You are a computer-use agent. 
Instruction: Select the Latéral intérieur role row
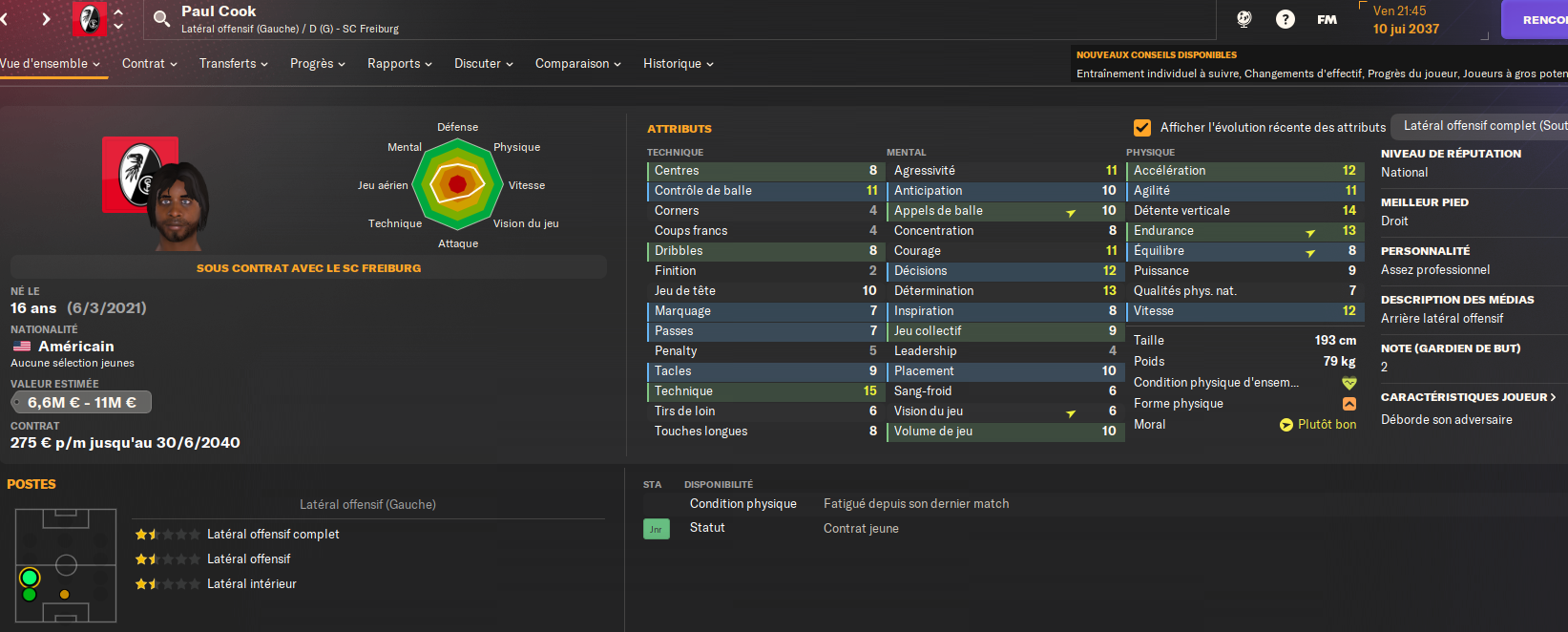[252, 584]
